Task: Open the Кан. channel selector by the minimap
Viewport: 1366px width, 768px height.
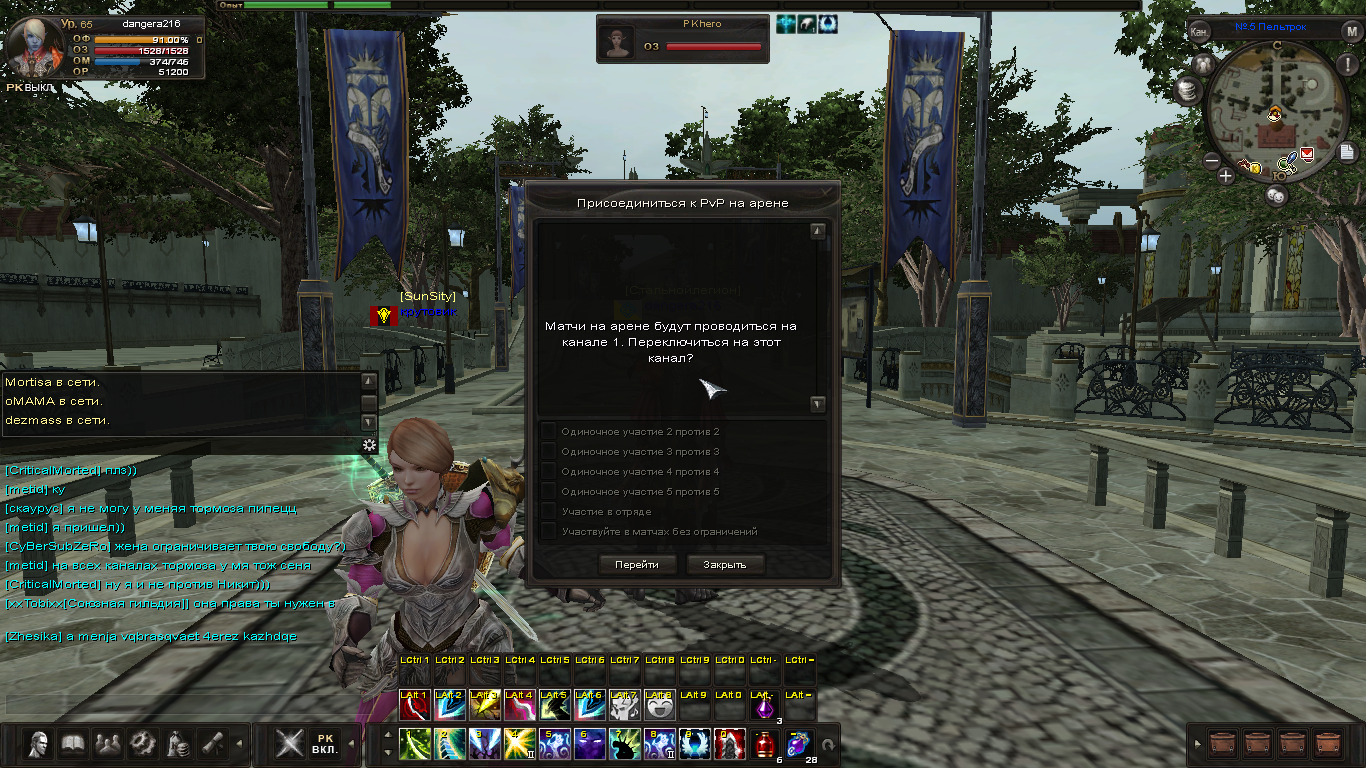Action: (1199, 31)
